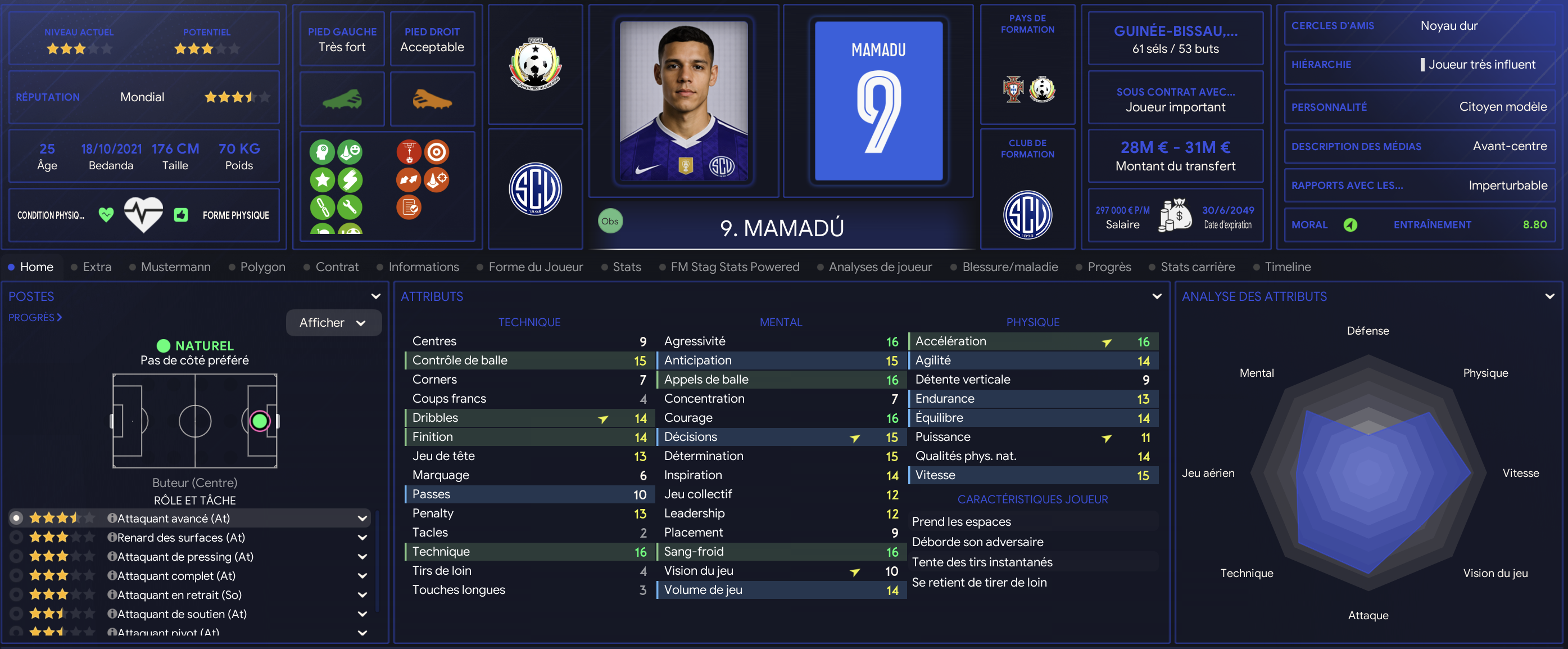Expand the Attaquant complet (At) row
1568x649 pixels.
coord(362,576)
